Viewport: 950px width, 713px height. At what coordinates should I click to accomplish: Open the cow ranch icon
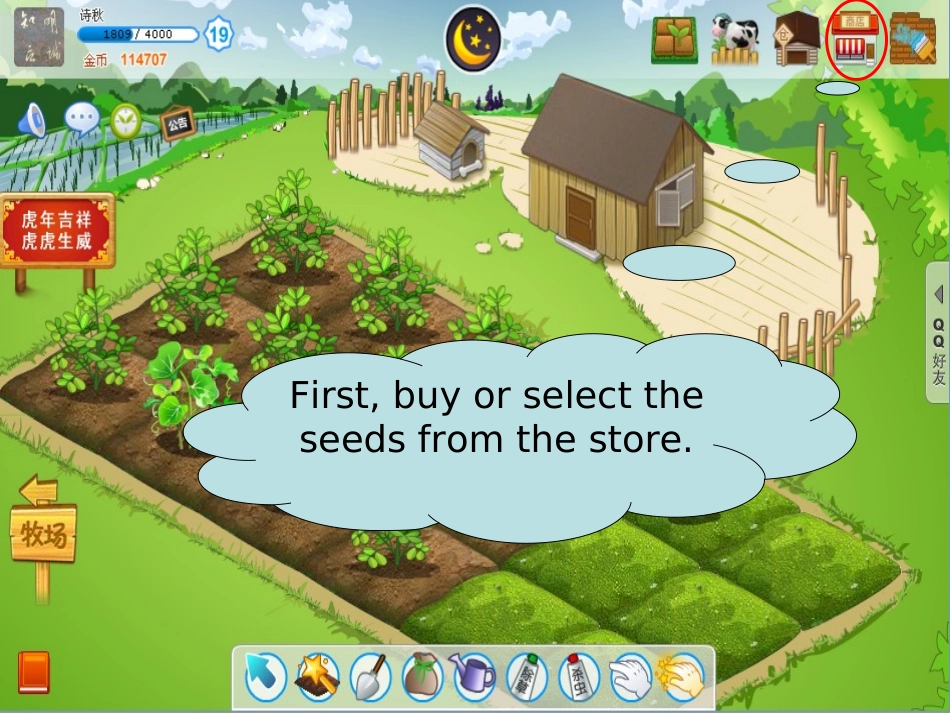pyautogui.click(x=735, y=40)
